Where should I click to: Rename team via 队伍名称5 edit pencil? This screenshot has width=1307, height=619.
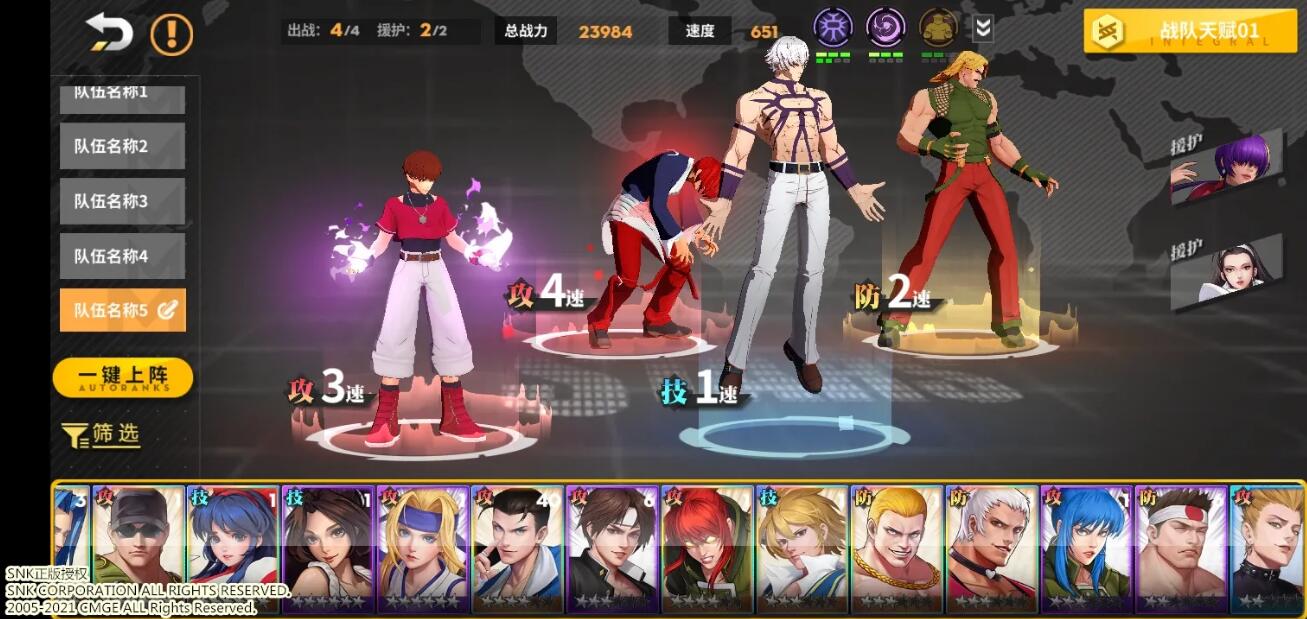(x=167, y=311)
